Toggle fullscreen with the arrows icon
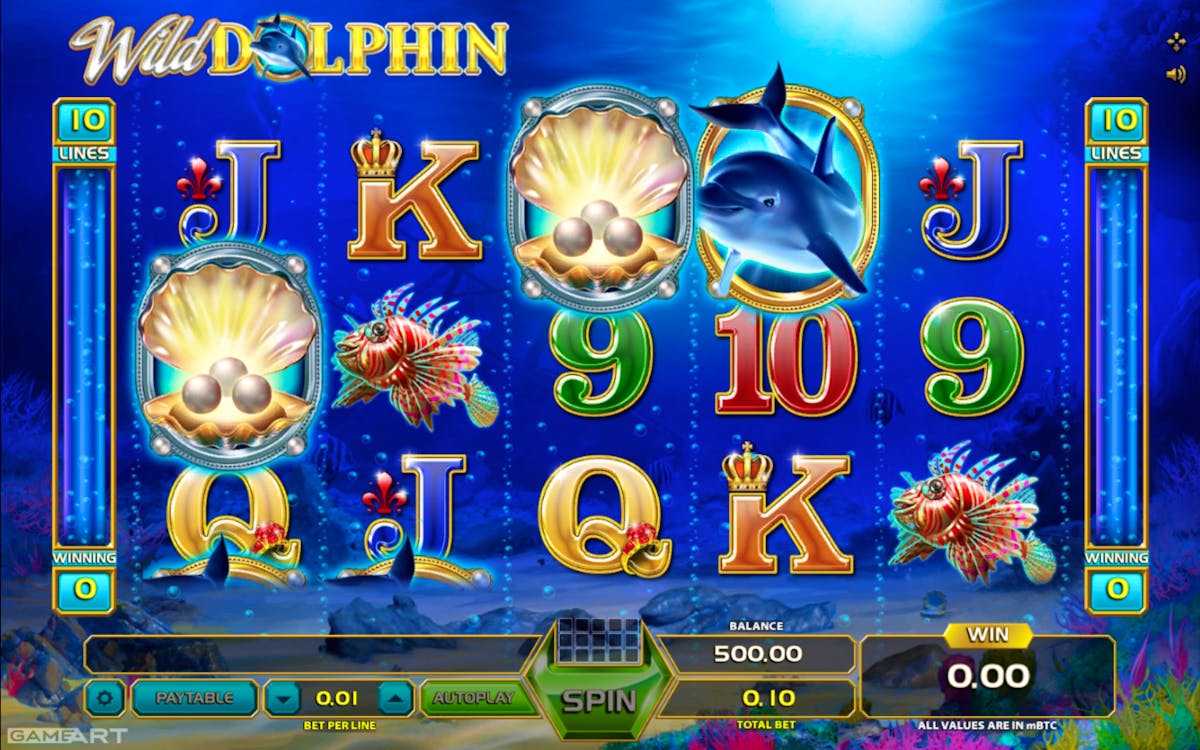 [1176, 42]
